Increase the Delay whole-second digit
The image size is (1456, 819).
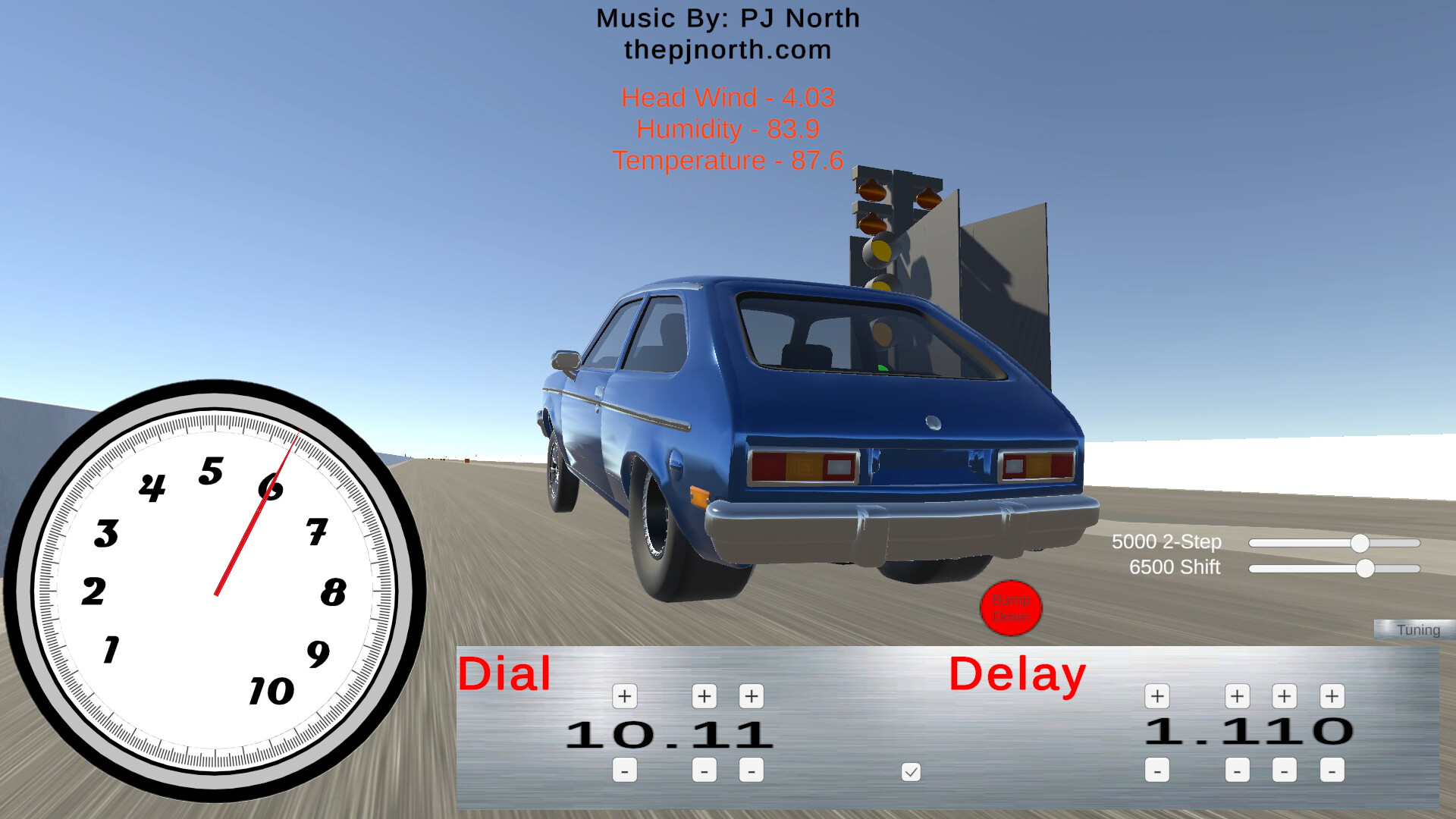[x=1156, y=695]
